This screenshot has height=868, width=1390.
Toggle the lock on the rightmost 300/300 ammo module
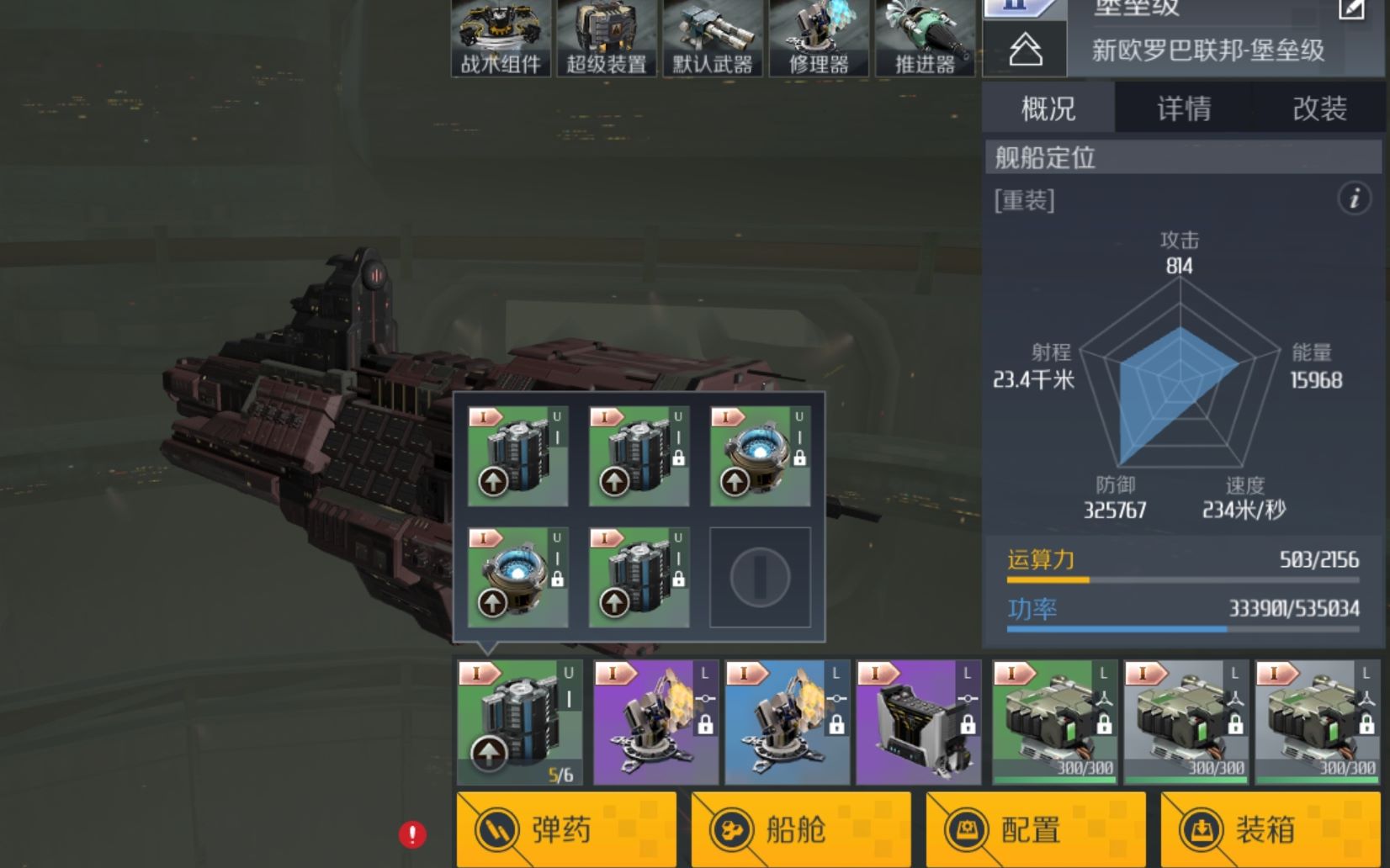[1368, 725]
